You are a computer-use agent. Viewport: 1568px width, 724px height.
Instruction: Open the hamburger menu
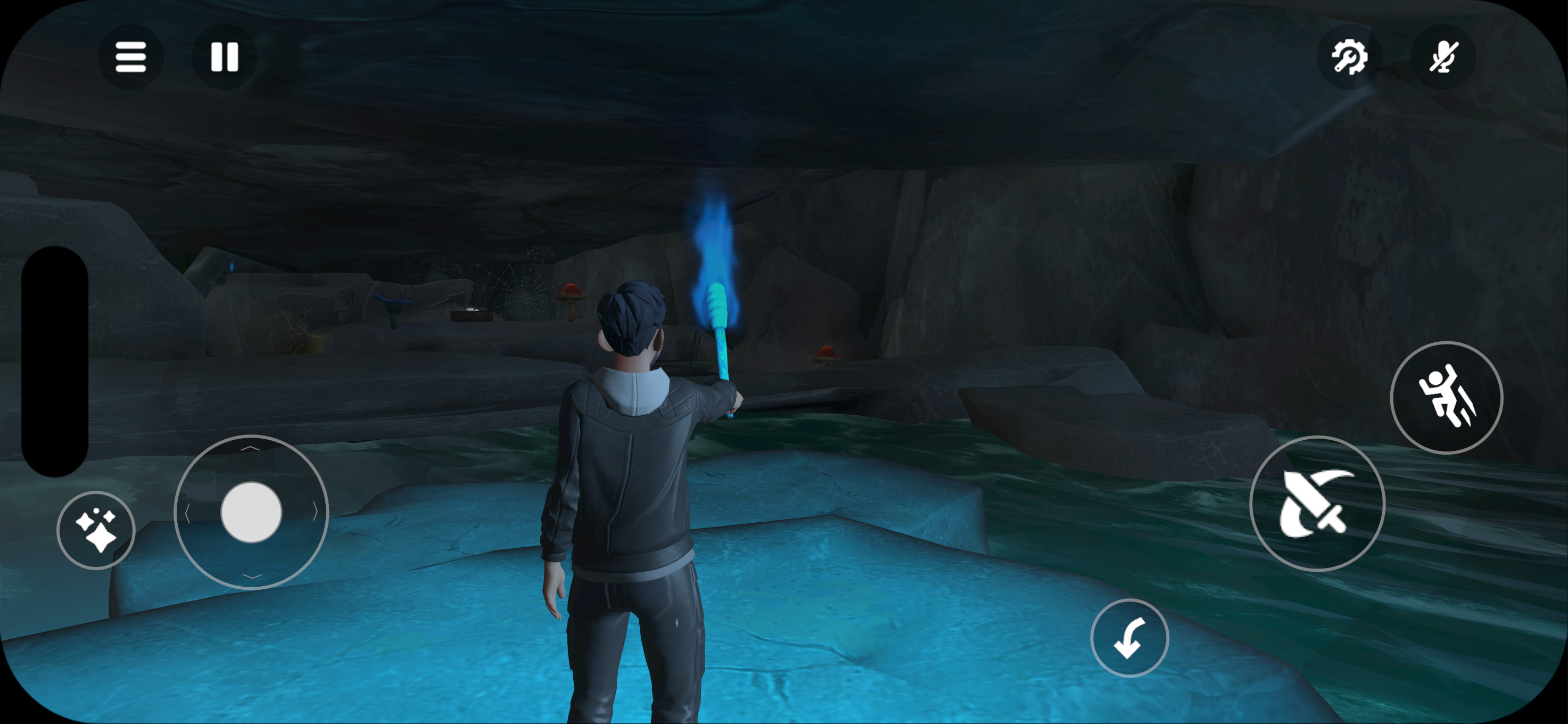coord(130,57)
